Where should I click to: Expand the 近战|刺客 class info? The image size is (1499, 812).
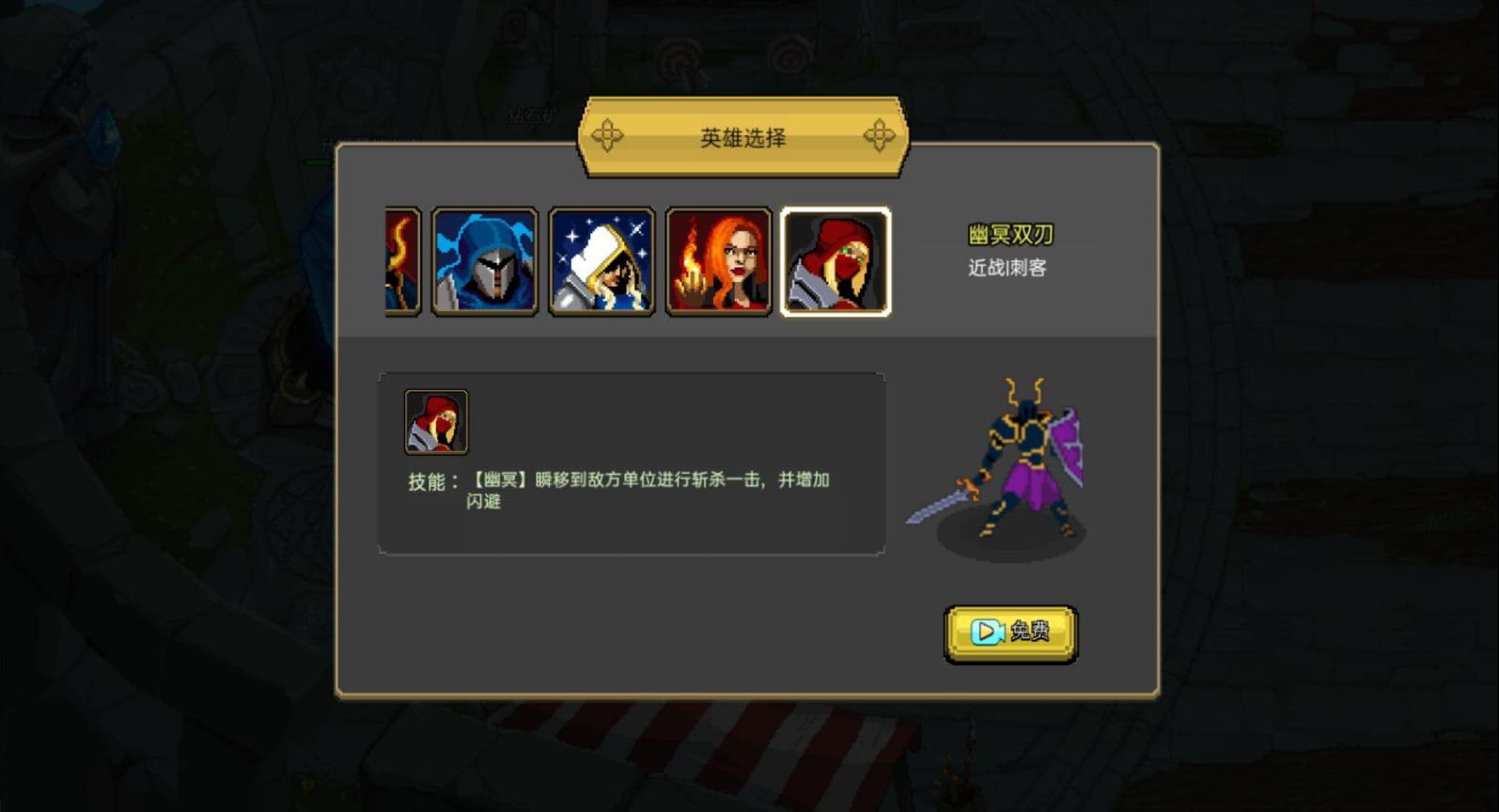click(x=1005, y=269)
